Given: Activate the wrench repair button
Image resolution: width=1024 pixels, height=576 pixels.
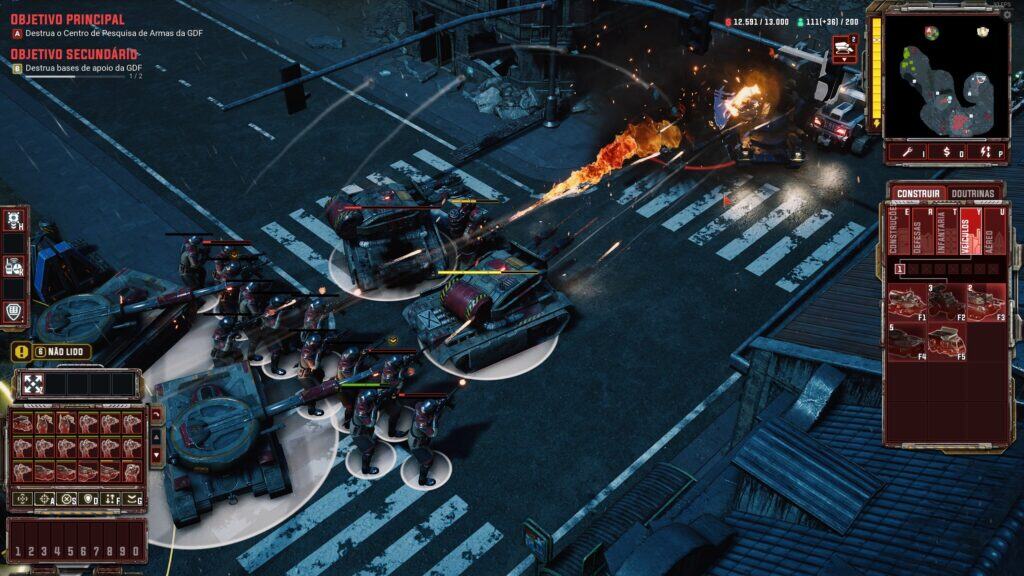Looking at the screenshot, I should point(907,152).
